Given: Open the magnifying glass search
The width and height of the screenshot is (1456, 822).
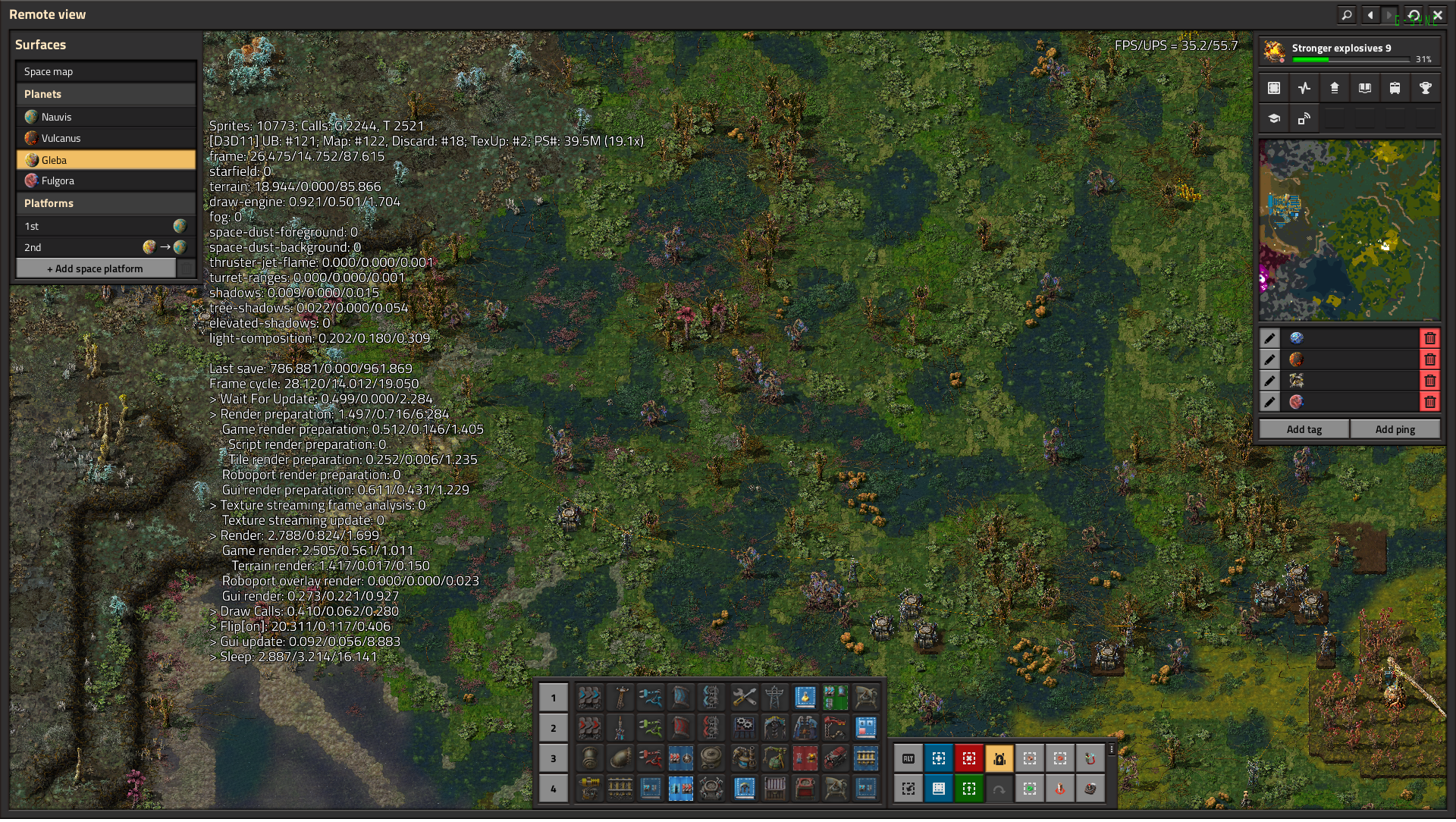Looking at the screenshot, I should point(1346,15).
